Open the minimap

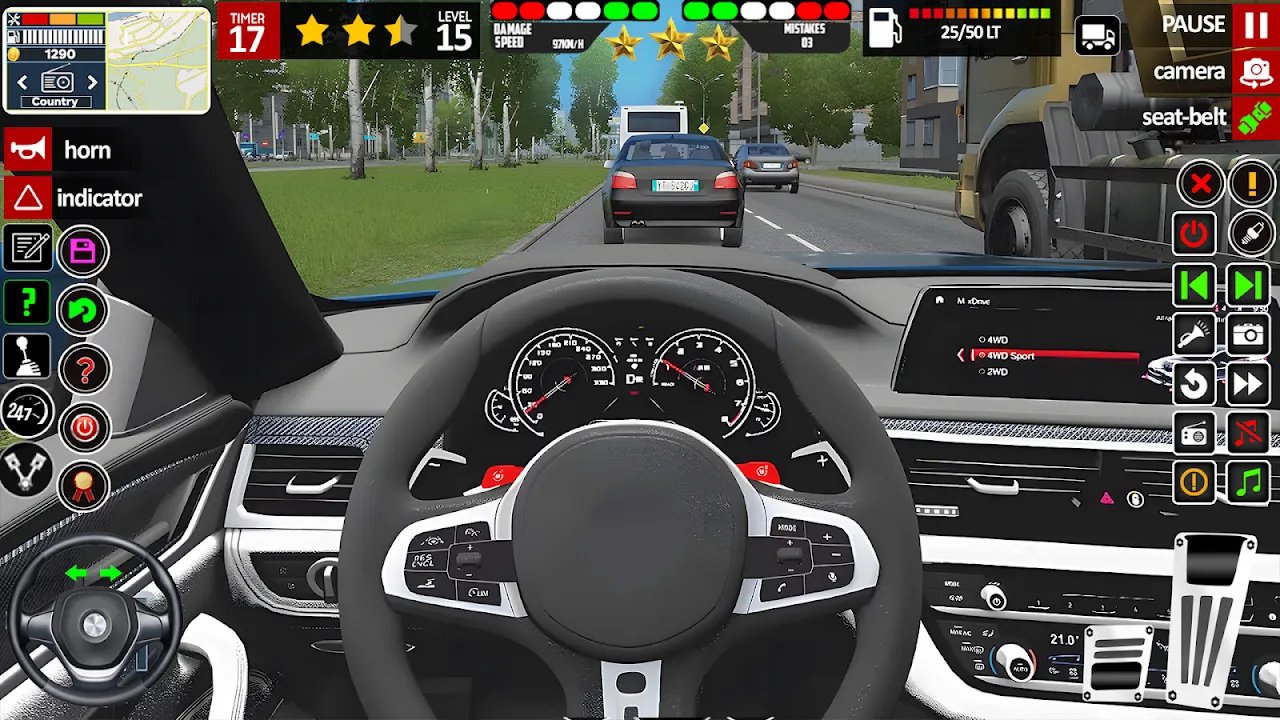[156, 60]
